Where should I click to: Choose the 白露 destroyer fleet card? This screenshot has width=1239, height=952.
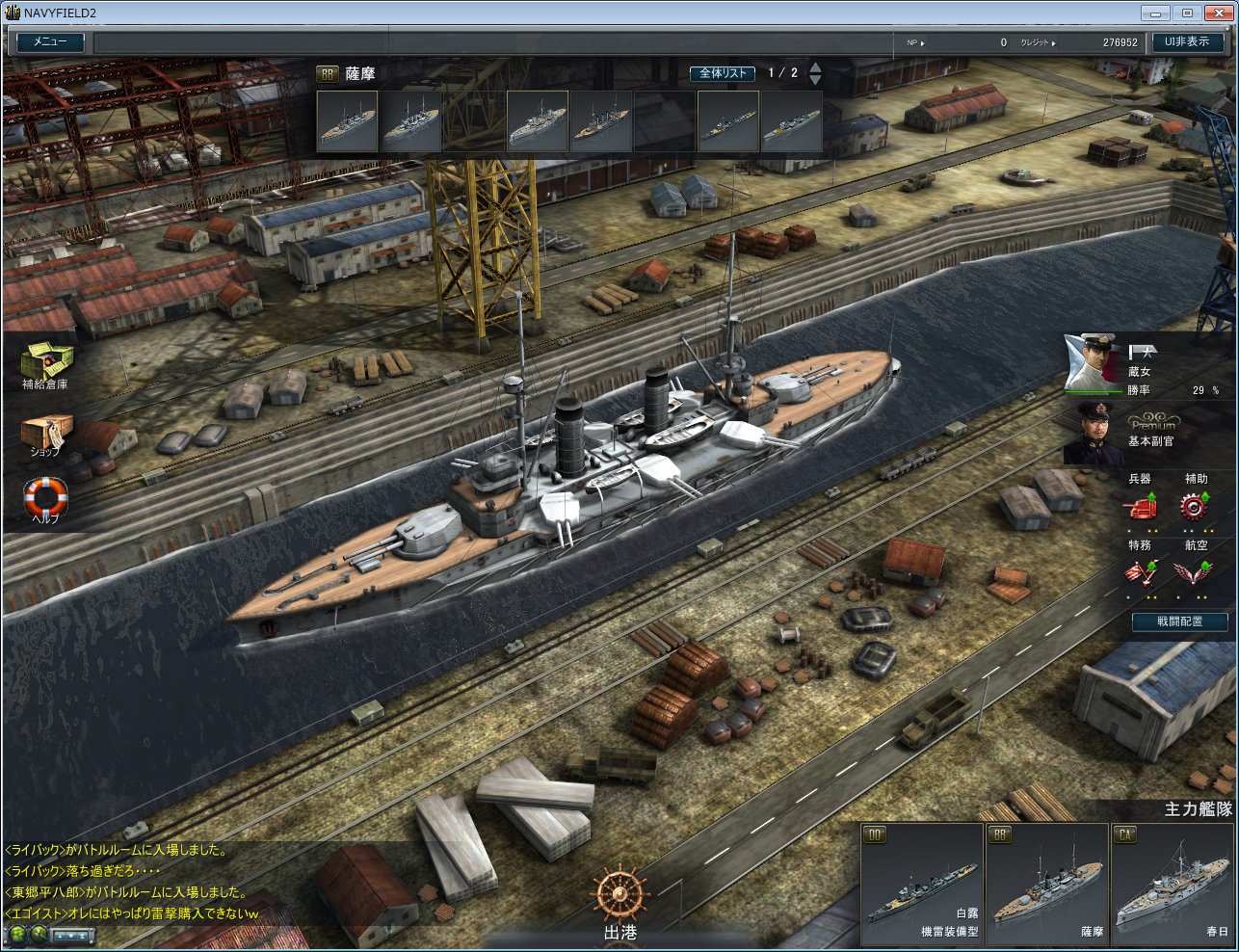[922, 885]
